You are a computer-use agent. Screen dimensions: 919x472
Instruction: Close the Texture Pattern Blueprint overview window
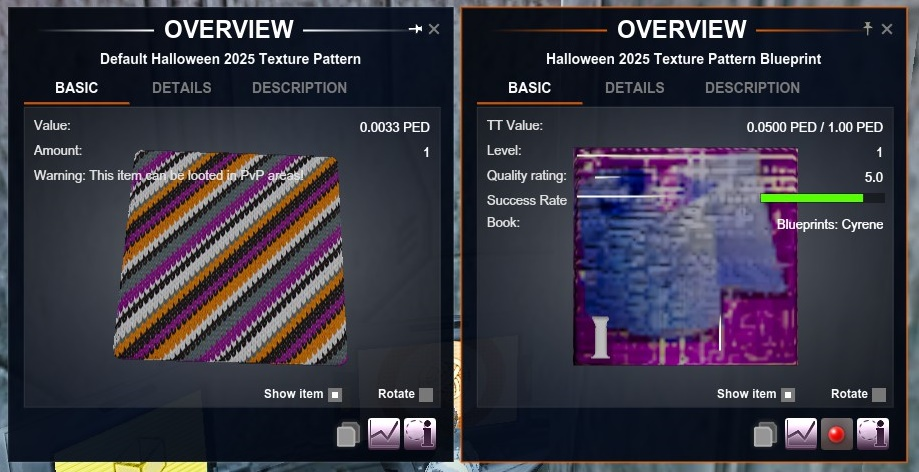coord(887,30)
